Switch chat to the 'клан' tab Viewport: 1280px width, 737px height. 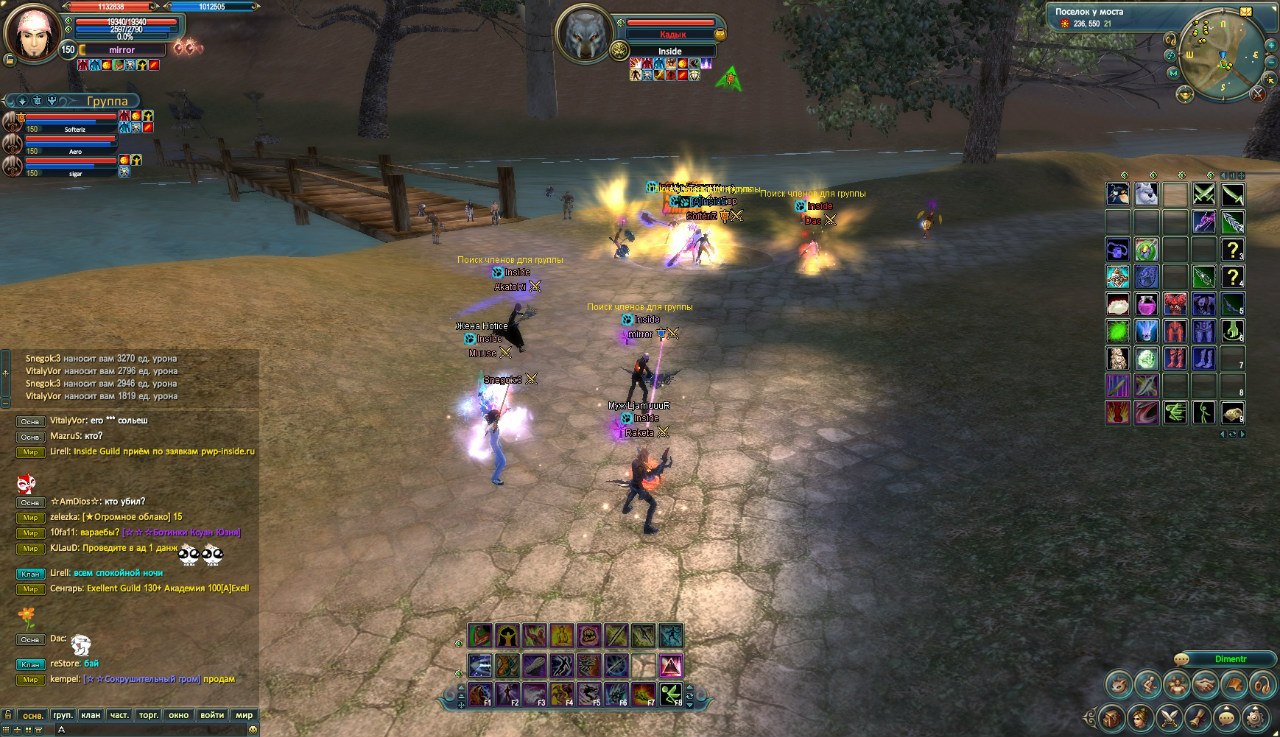[x=92, y=715]
